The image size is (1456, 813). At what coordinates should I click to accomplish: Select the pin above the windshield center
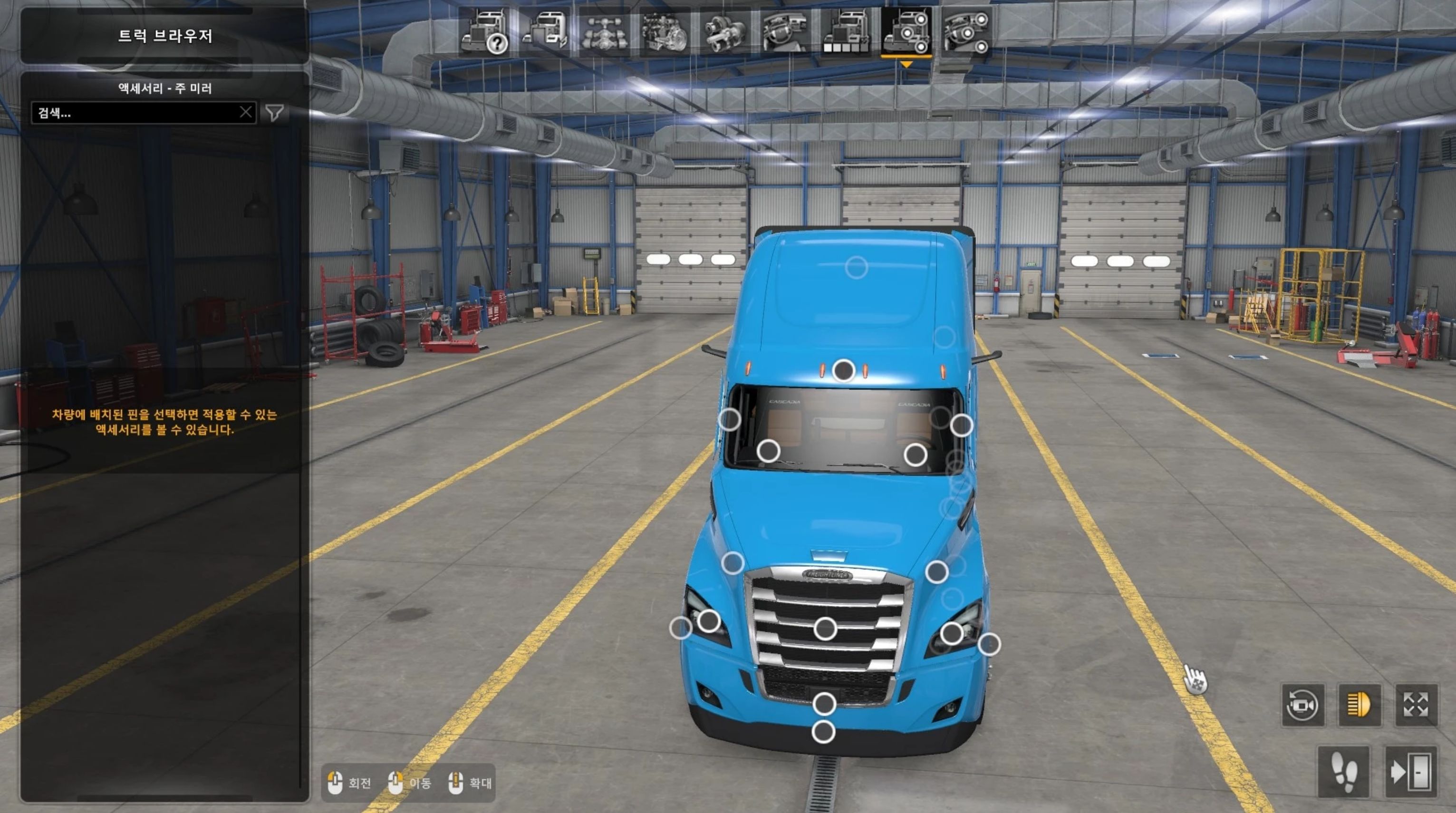(x=844, y=370)
